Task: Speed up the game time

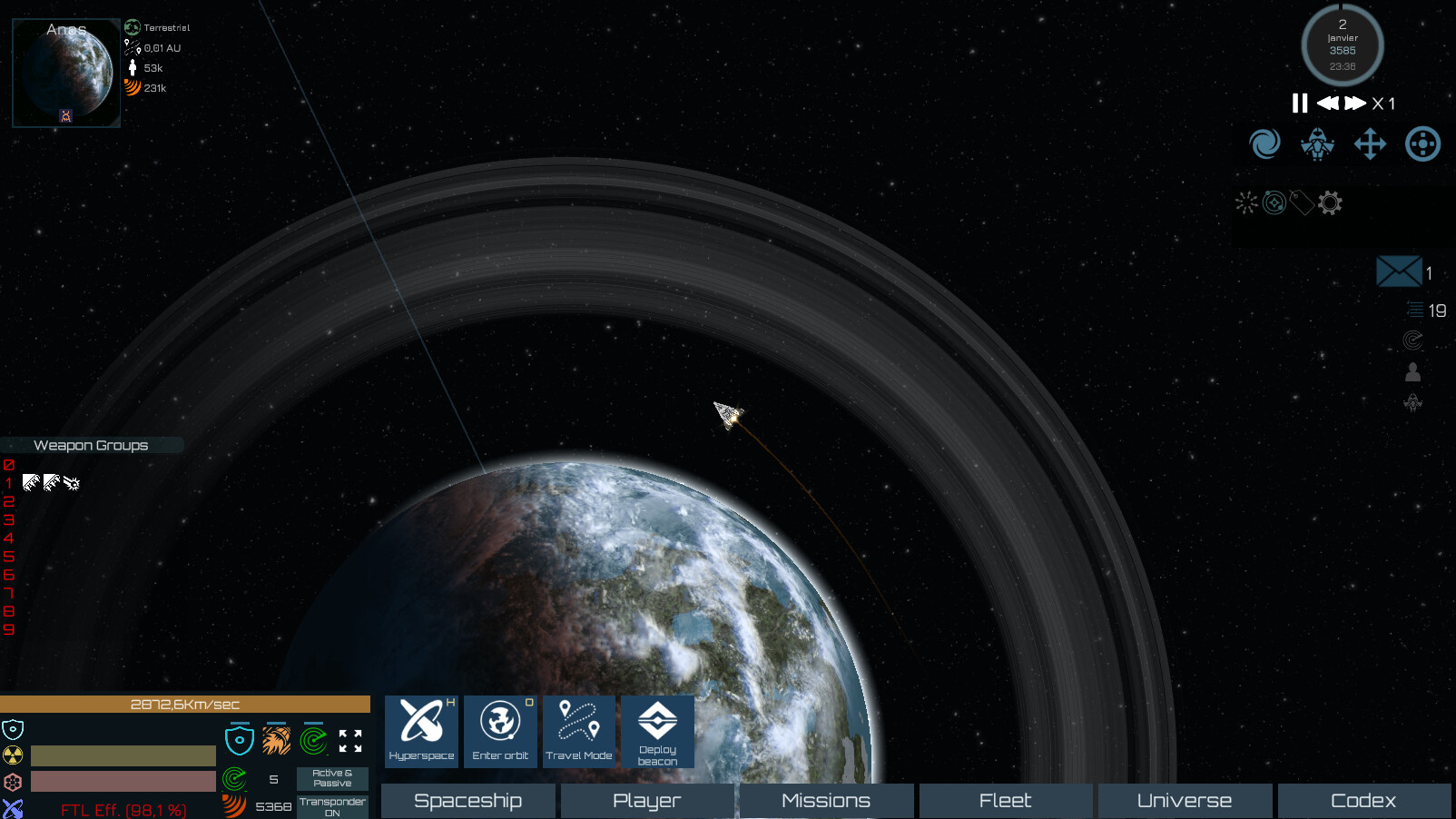Action: coord(1355,104)
